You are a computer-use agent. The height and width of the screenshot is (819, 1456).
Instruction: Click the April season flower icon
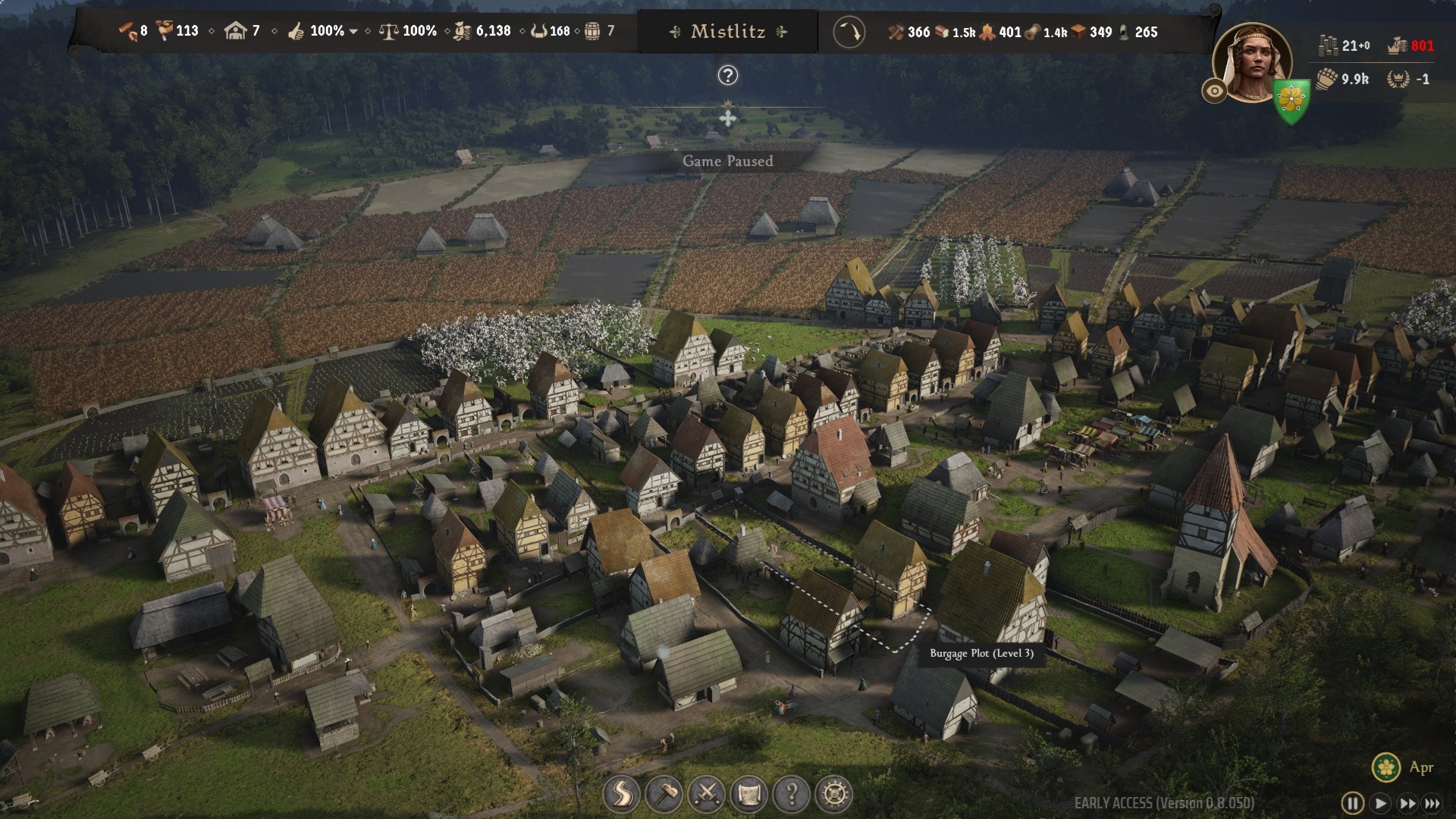click(1385, 767)
